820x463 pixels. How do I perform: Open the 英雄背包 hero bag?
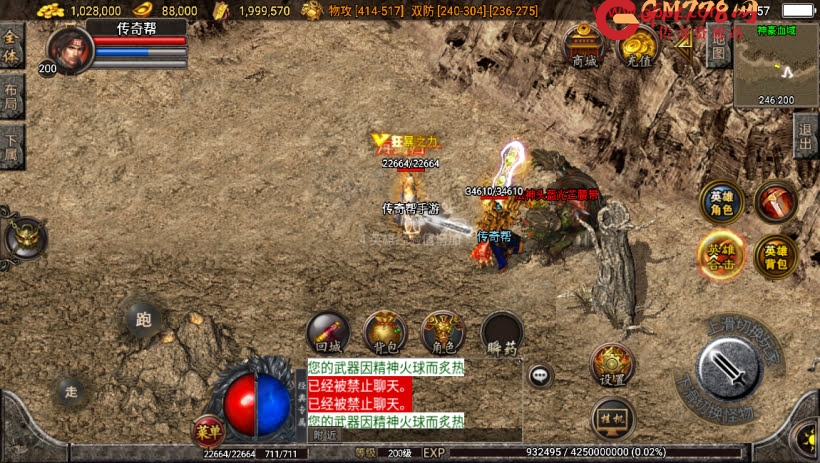pos(776,255)
